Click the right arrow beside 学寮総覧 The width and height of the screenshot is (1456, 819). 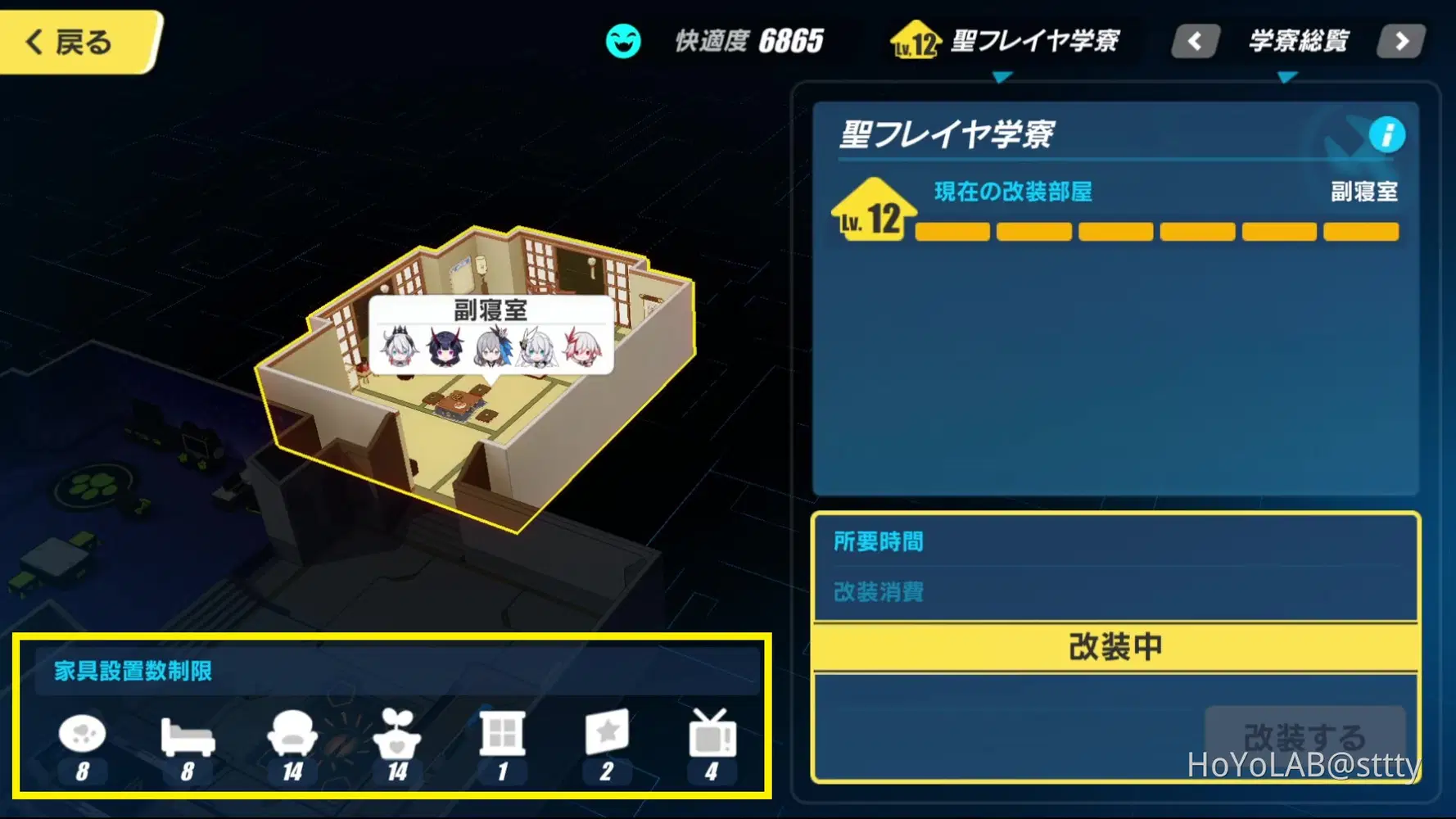1401,40
